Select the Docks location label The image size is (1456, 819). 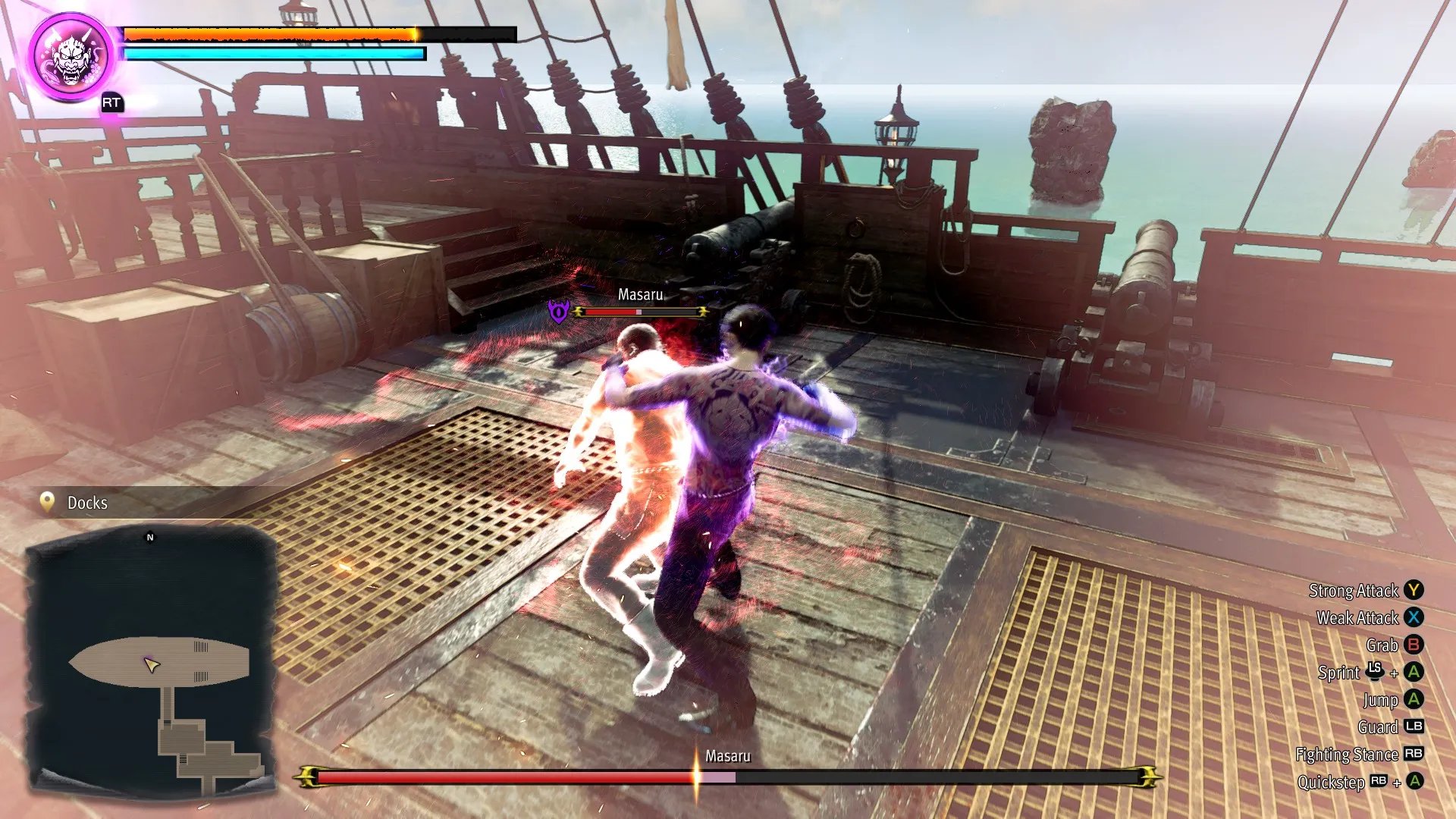point(86,503)
